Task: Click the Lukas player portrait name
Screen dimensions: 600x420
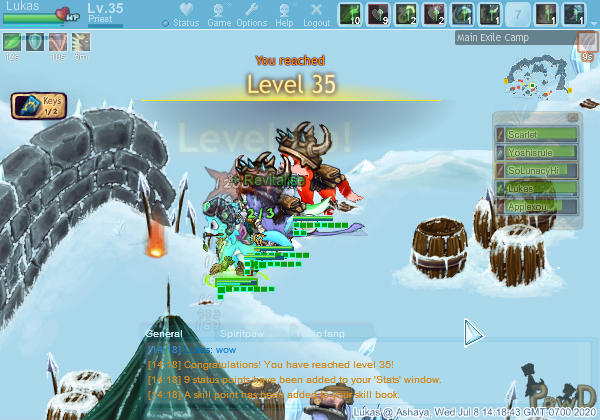Action: coord(23,6)
